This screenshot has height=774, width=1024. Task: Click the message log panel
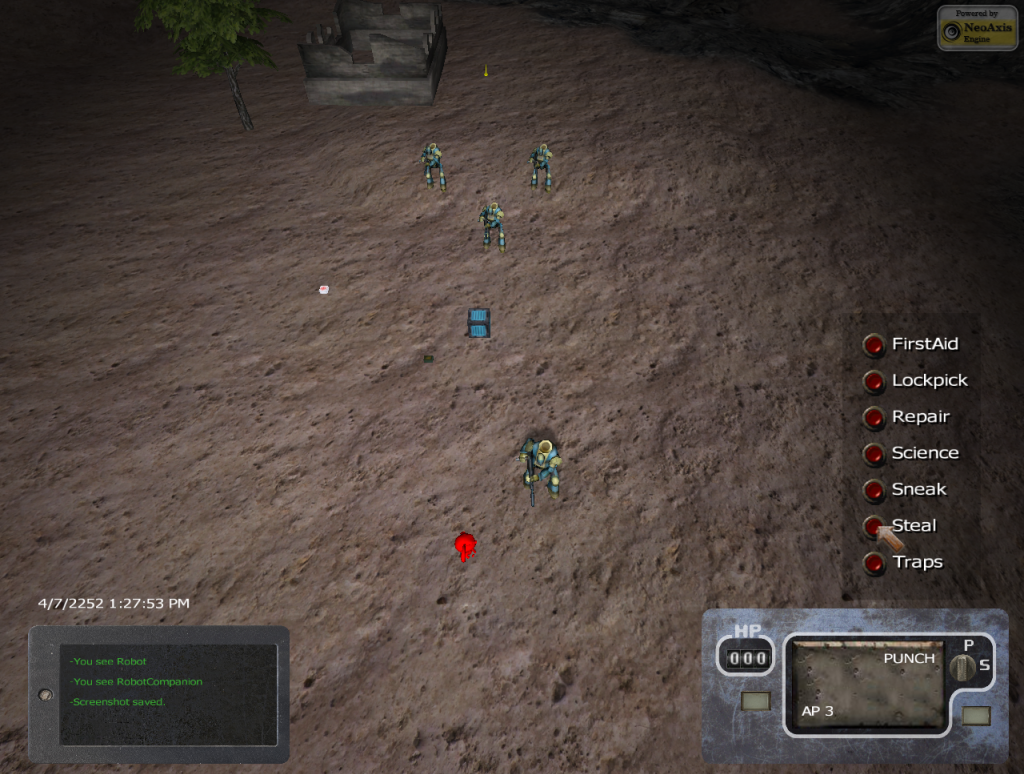(x=167, y=694)
